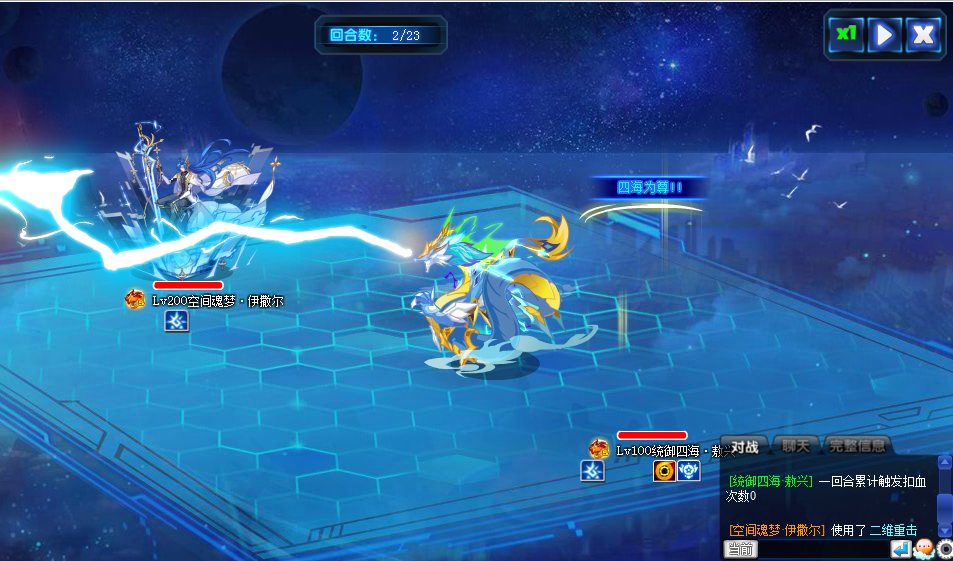Click the portrait badge beside Lv200 空间魂梦·伊撒尔

pos(135,299)
